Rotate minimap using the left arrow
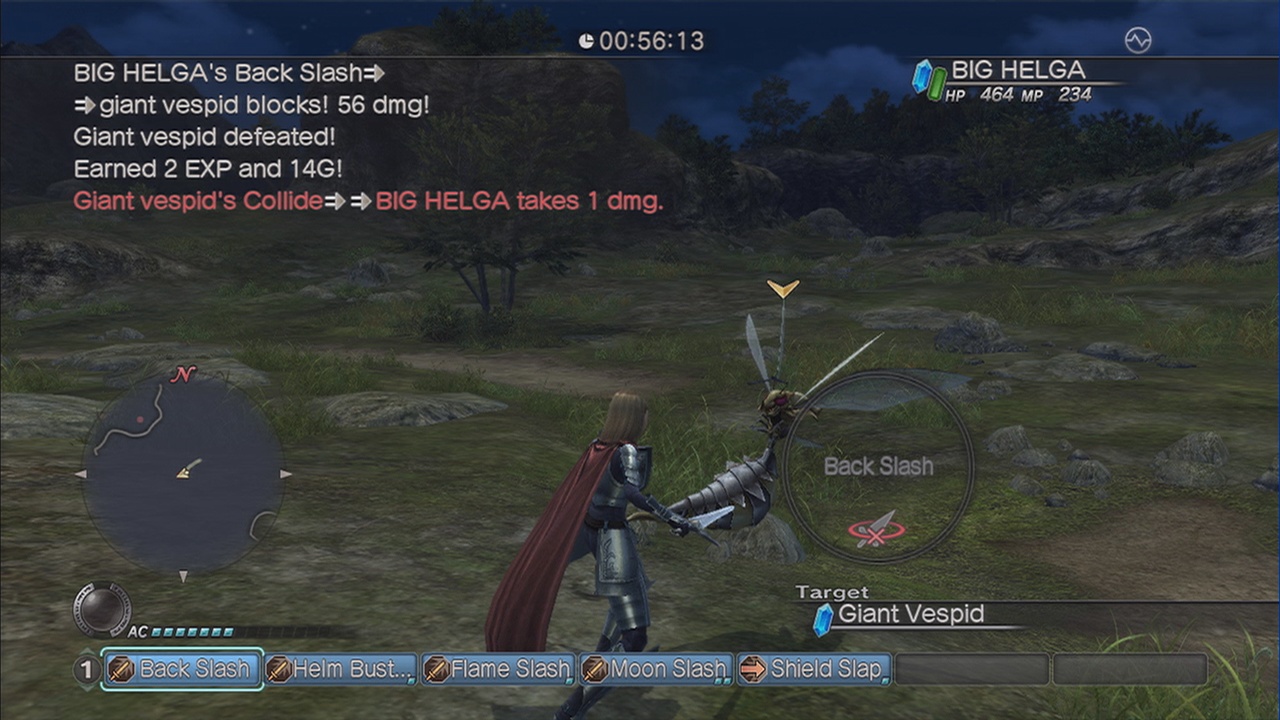 coord(82,474)
